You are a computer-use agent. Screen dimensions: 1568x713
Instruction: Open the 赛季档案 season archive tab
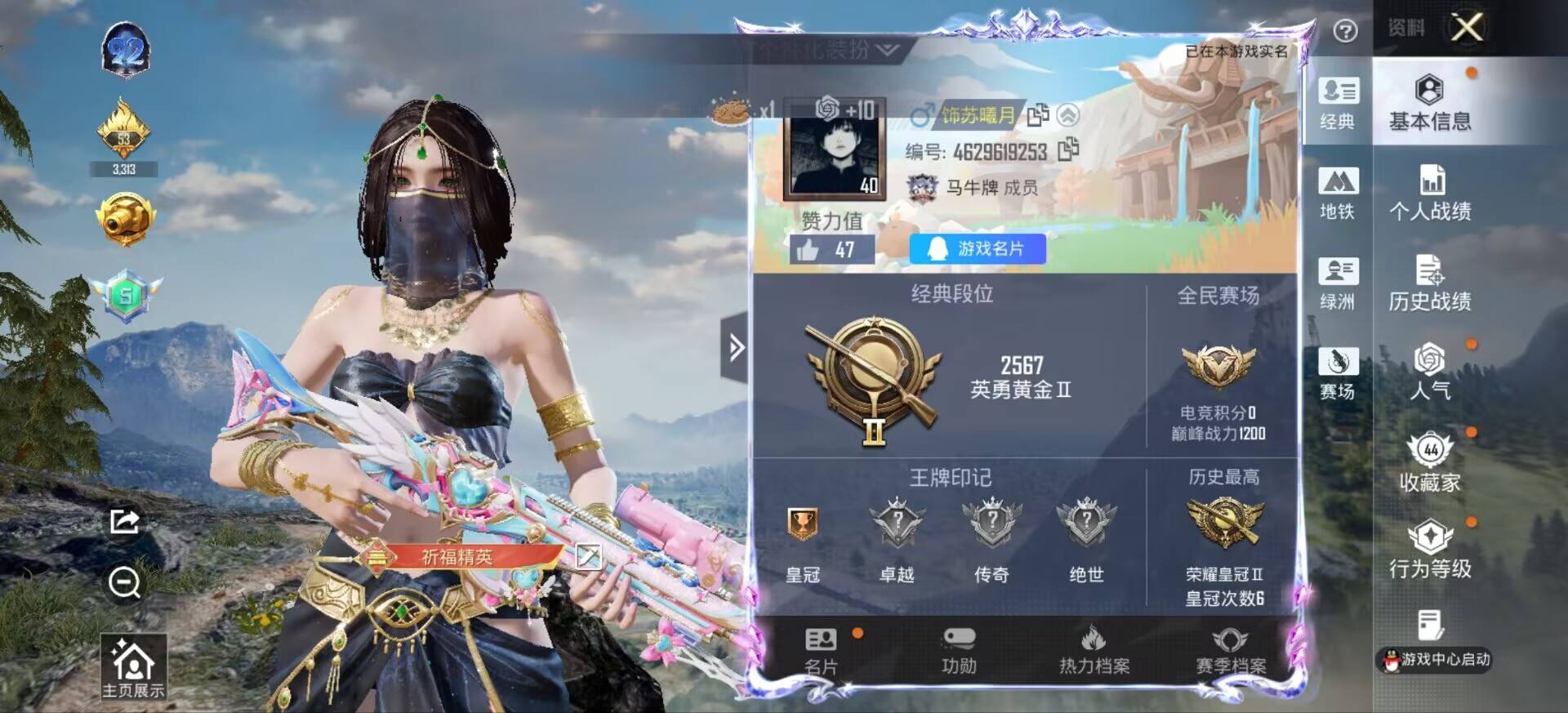click(x=1230, y=651)
